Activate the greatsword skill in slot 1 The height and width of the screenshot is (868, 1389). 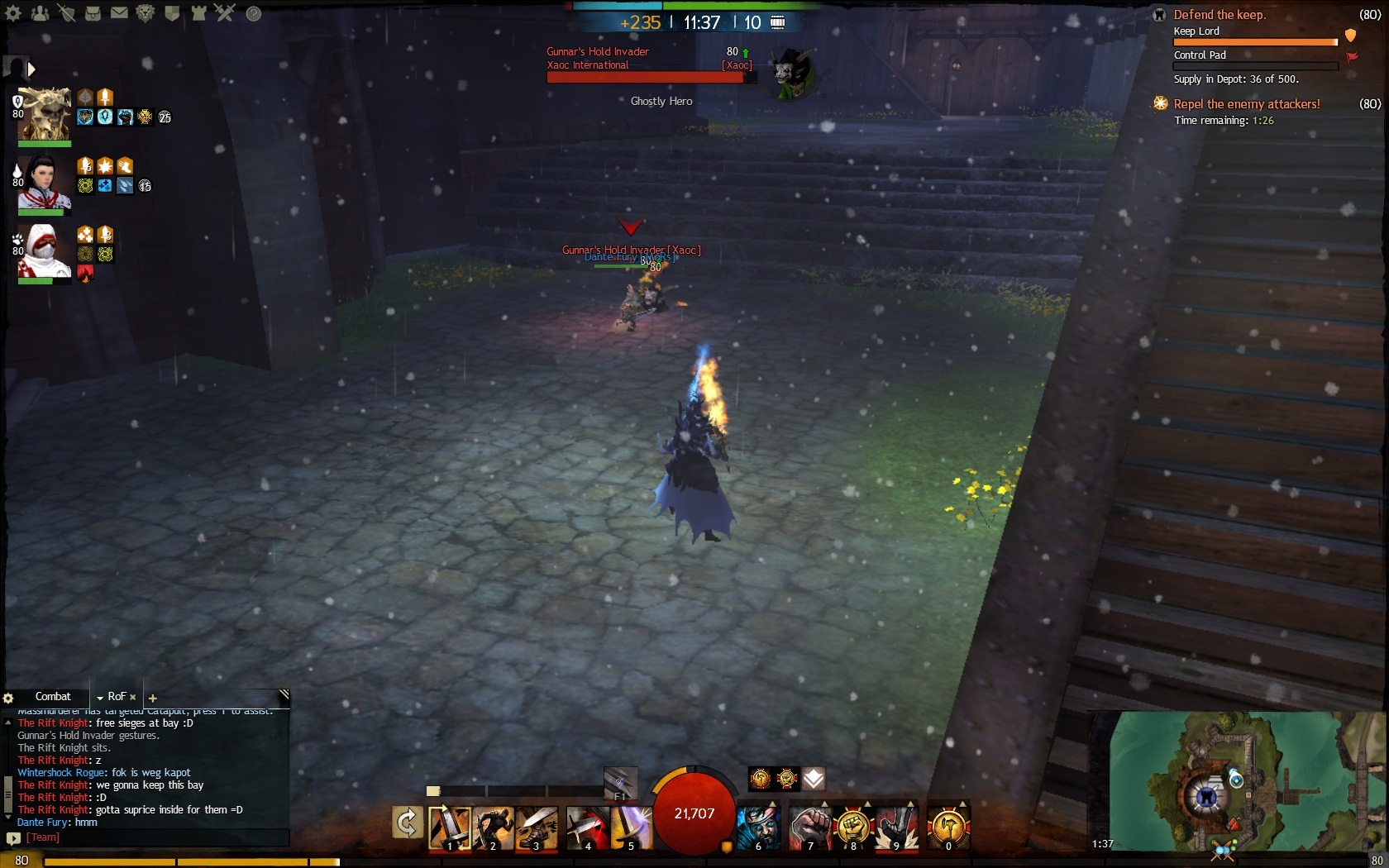(x=449, y=827)
